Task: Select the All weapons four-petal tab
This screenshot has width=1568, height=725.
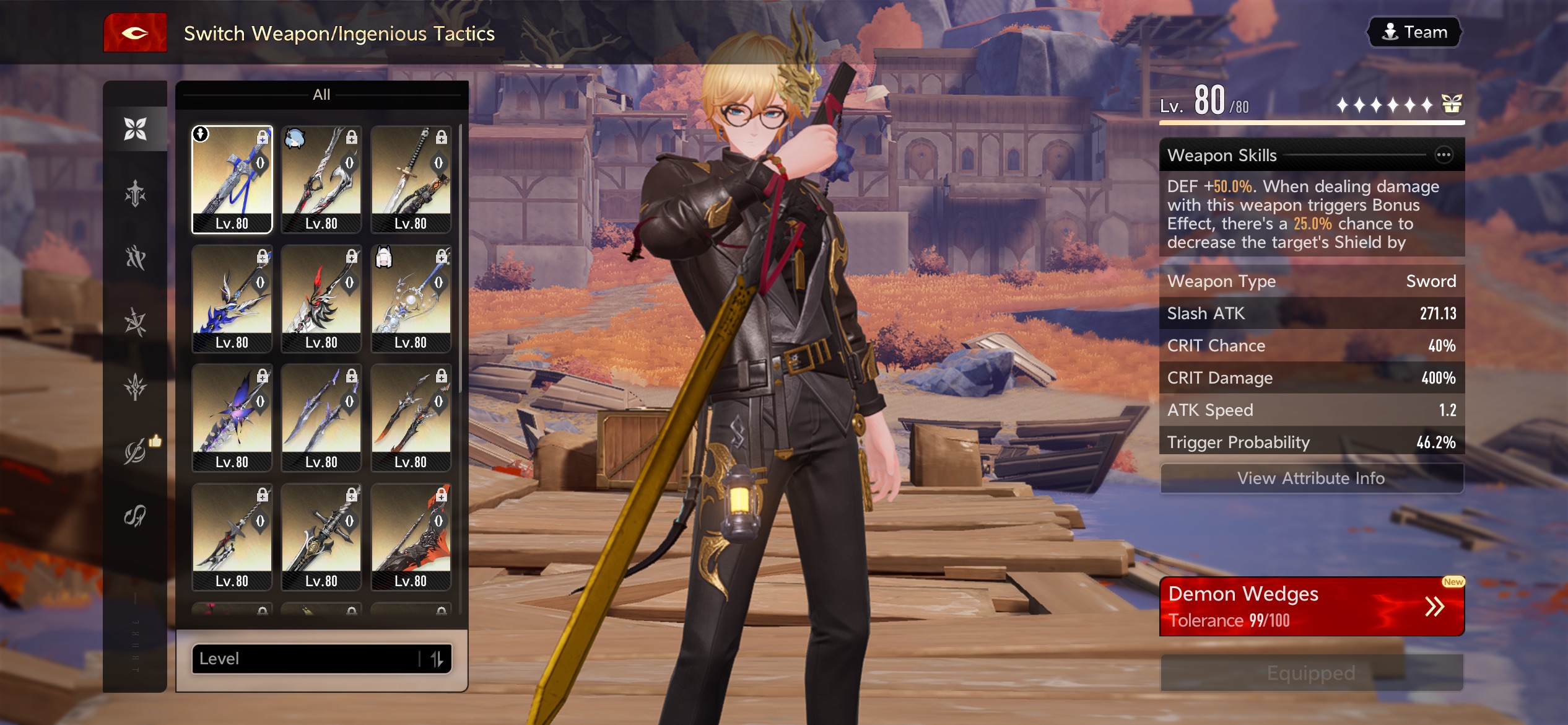Action: tap(135, 129)
